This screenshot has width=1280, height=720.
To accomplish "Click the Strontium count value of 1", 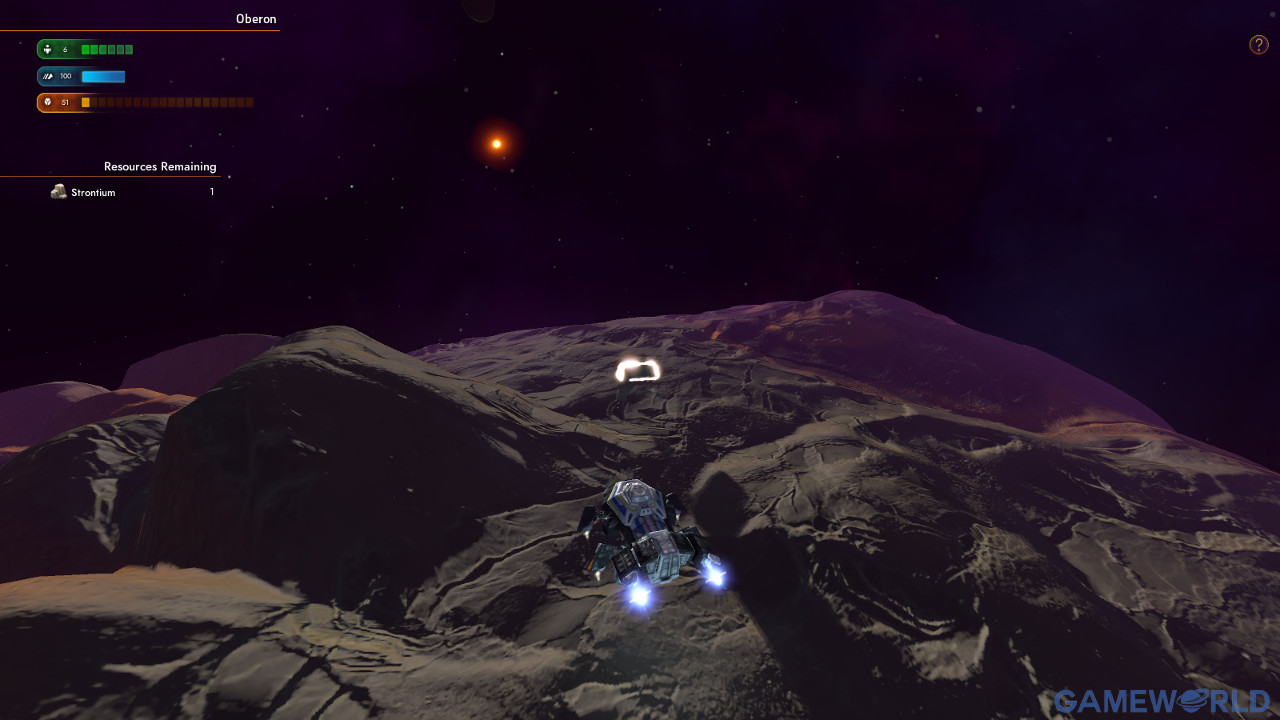I will pyautogui.click(x=211, y=191).
